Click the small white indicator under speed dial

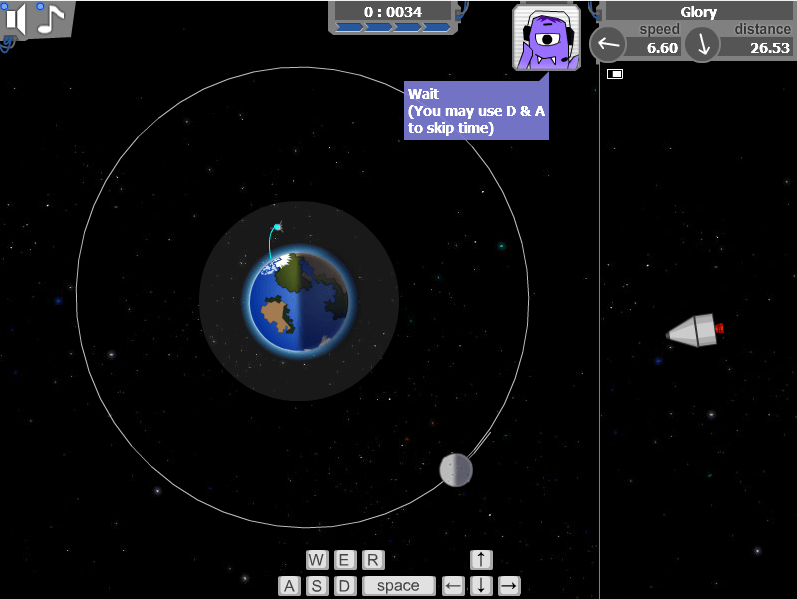tap(615, 74)
